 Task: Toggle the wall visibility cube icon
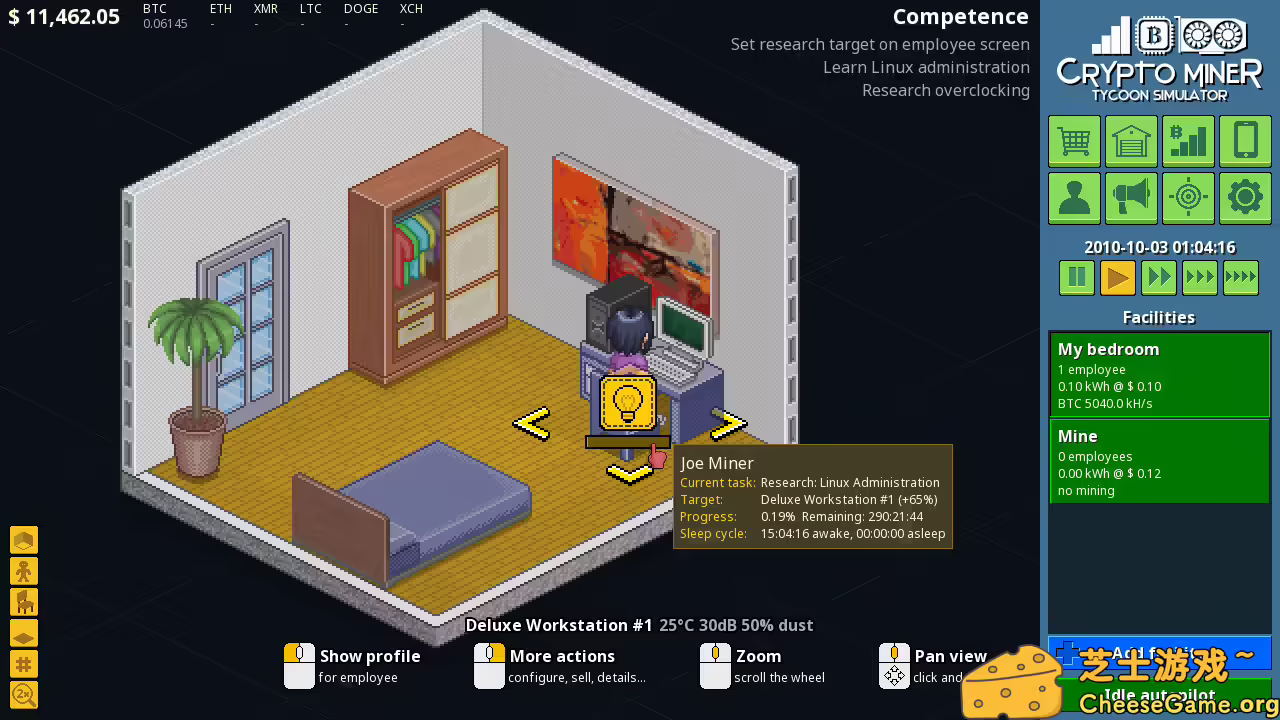click(24, 539)
